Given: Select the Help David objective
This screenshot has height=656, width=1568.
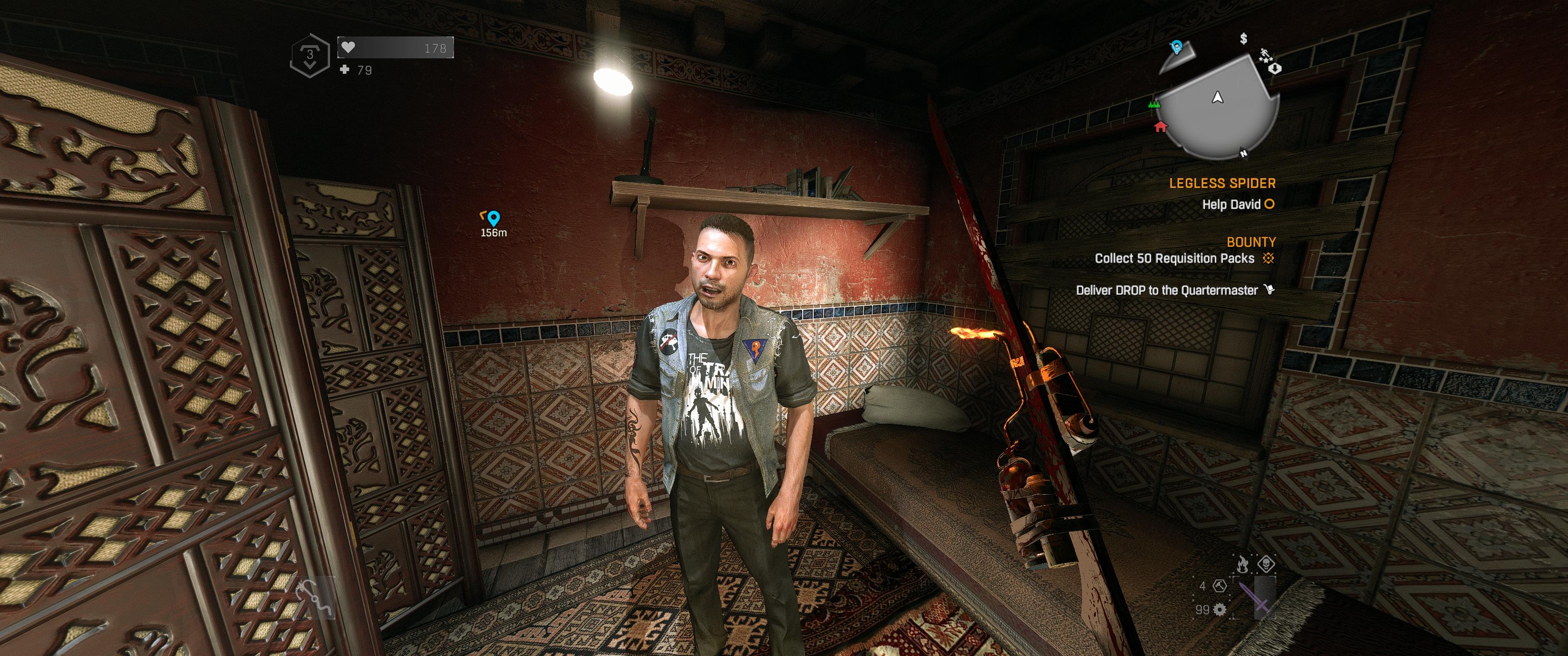Looking at the screenshot, I should pos(1231,205).
